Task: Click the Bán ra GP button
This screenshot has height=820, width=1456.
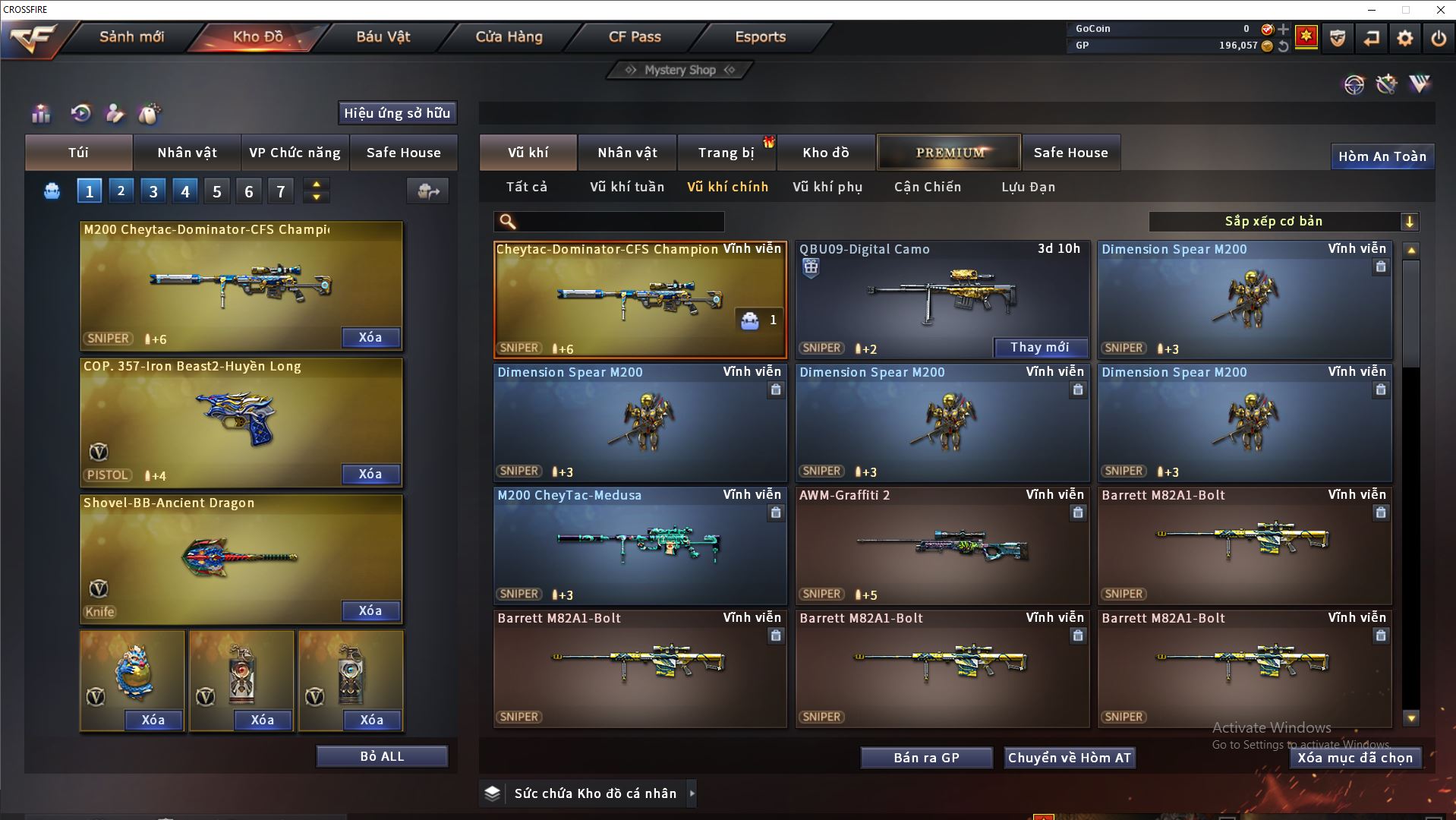Action: [x=926, y=758]
